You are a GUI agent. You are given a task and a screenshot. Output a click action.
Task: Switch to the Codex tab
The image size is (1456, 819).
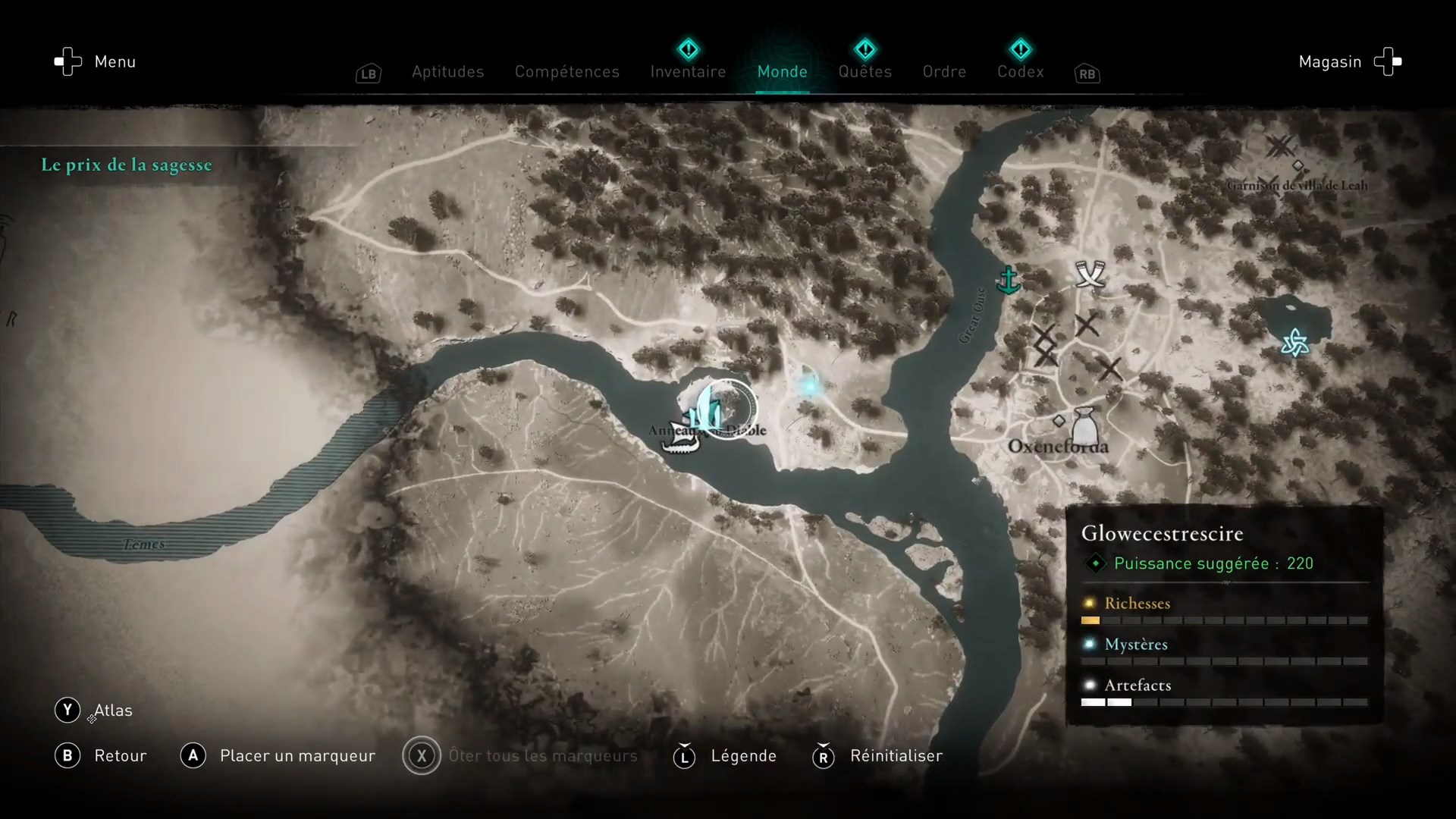1020,72
